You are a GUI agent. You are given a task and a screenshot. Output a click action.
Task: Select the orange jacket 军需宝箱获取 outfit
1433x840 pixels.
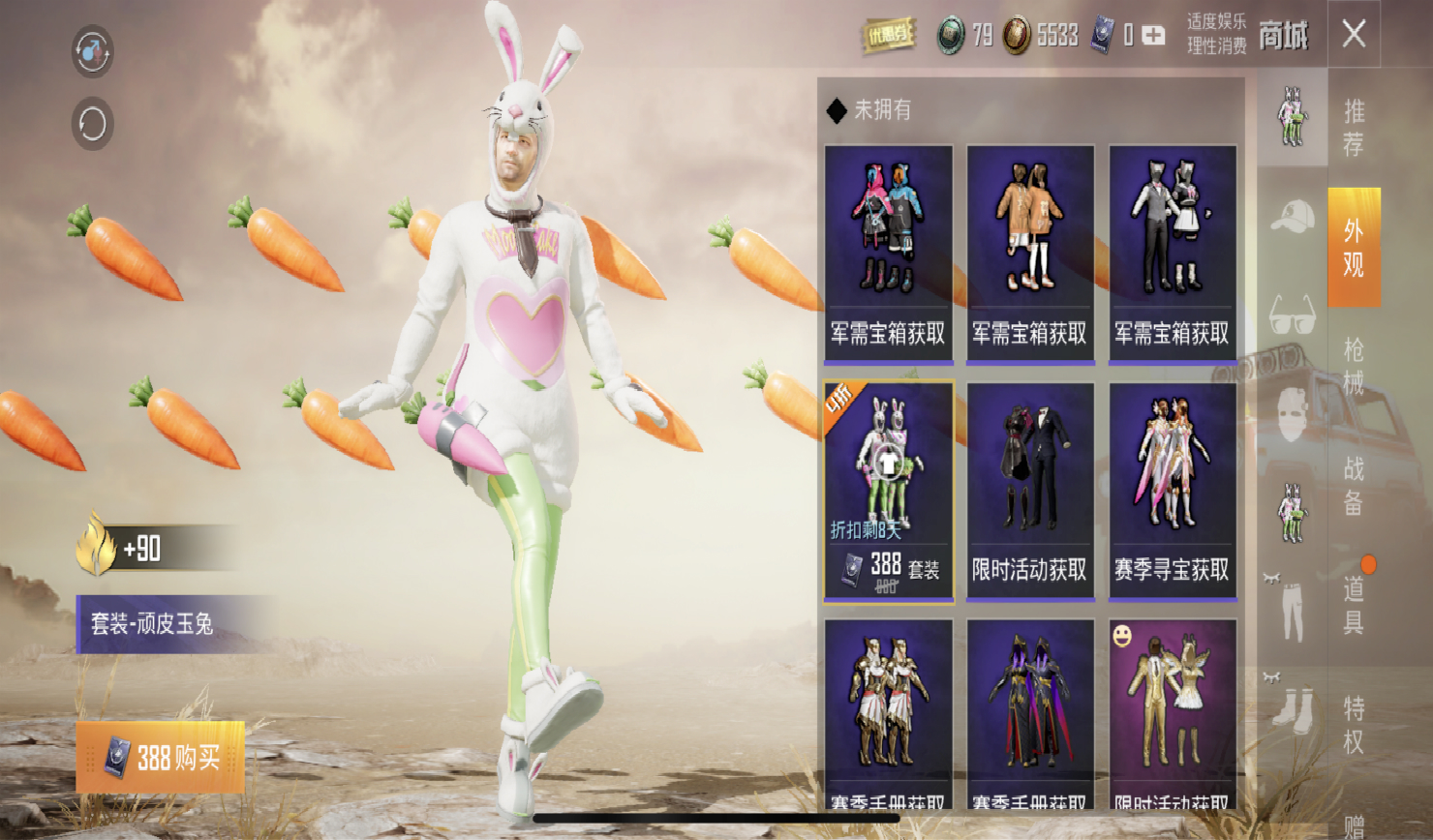(x=1030, y=255)
